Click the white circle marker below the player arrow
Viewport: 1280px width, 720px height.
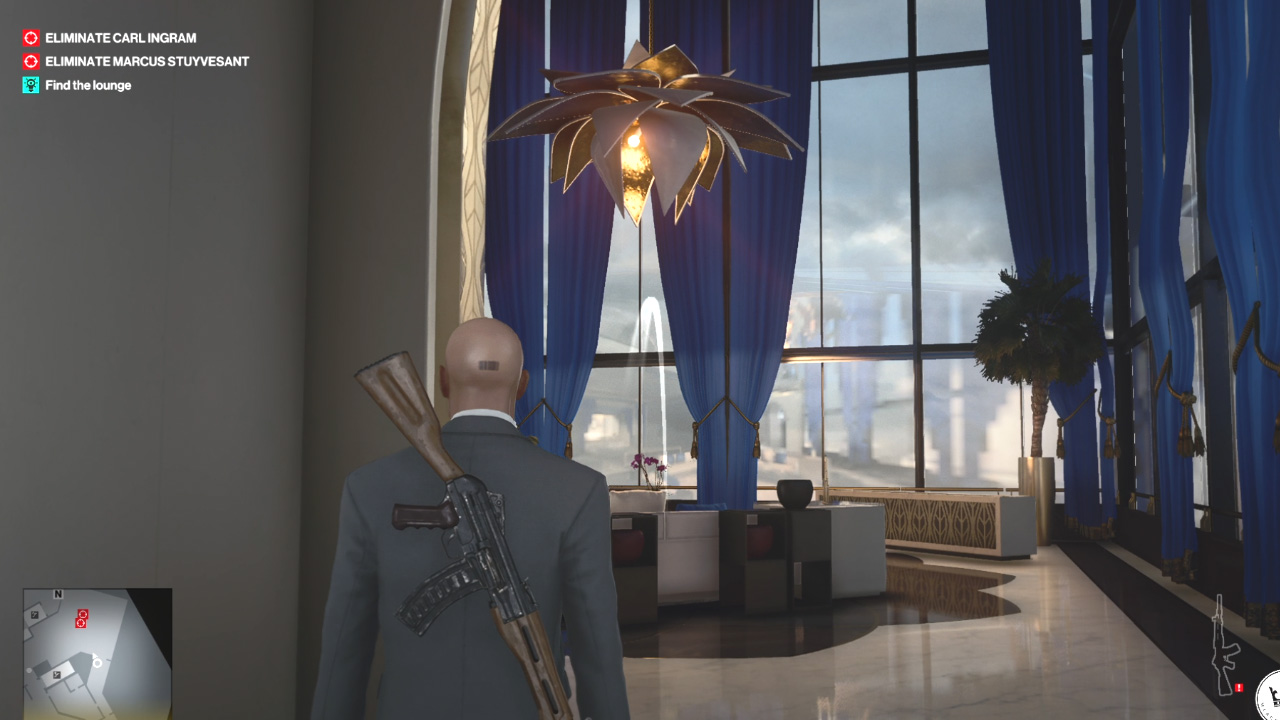point(97,664)
